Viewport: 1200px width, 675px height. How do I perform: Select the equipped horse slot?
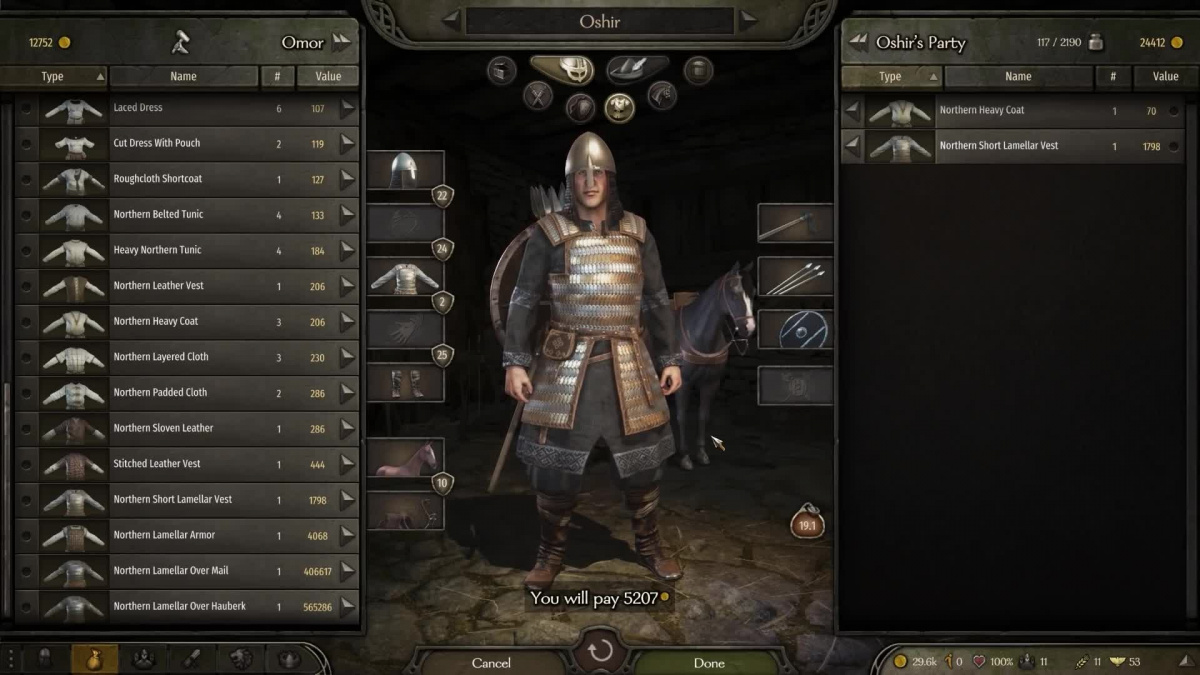click(x=405, y=458)
